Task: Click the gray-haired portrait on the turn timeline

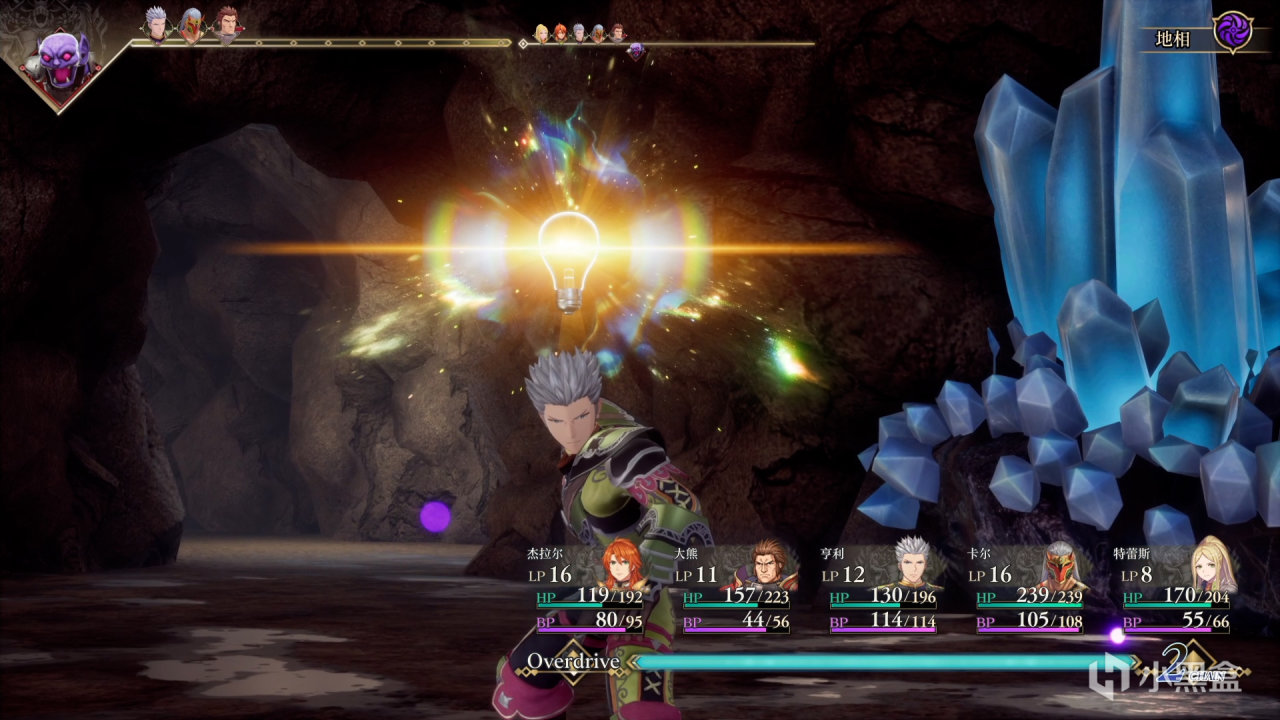Action: click(156, 23)
